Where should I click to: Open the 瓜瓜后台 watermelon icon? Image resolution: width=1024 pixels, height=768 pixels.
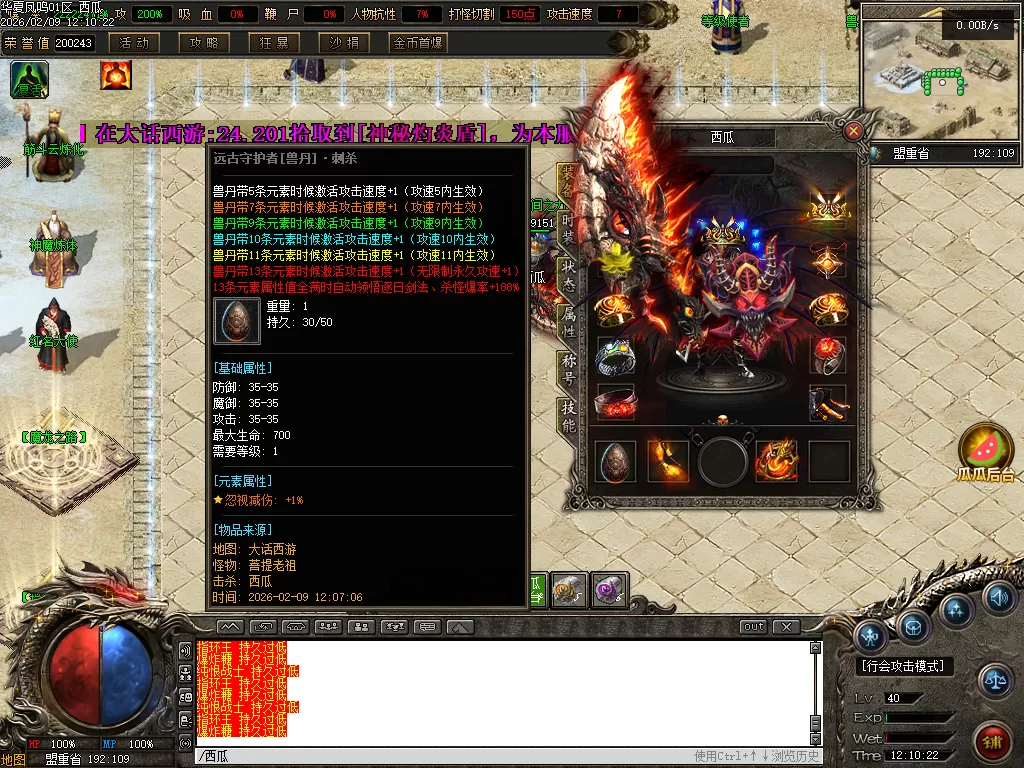[986, 451]
